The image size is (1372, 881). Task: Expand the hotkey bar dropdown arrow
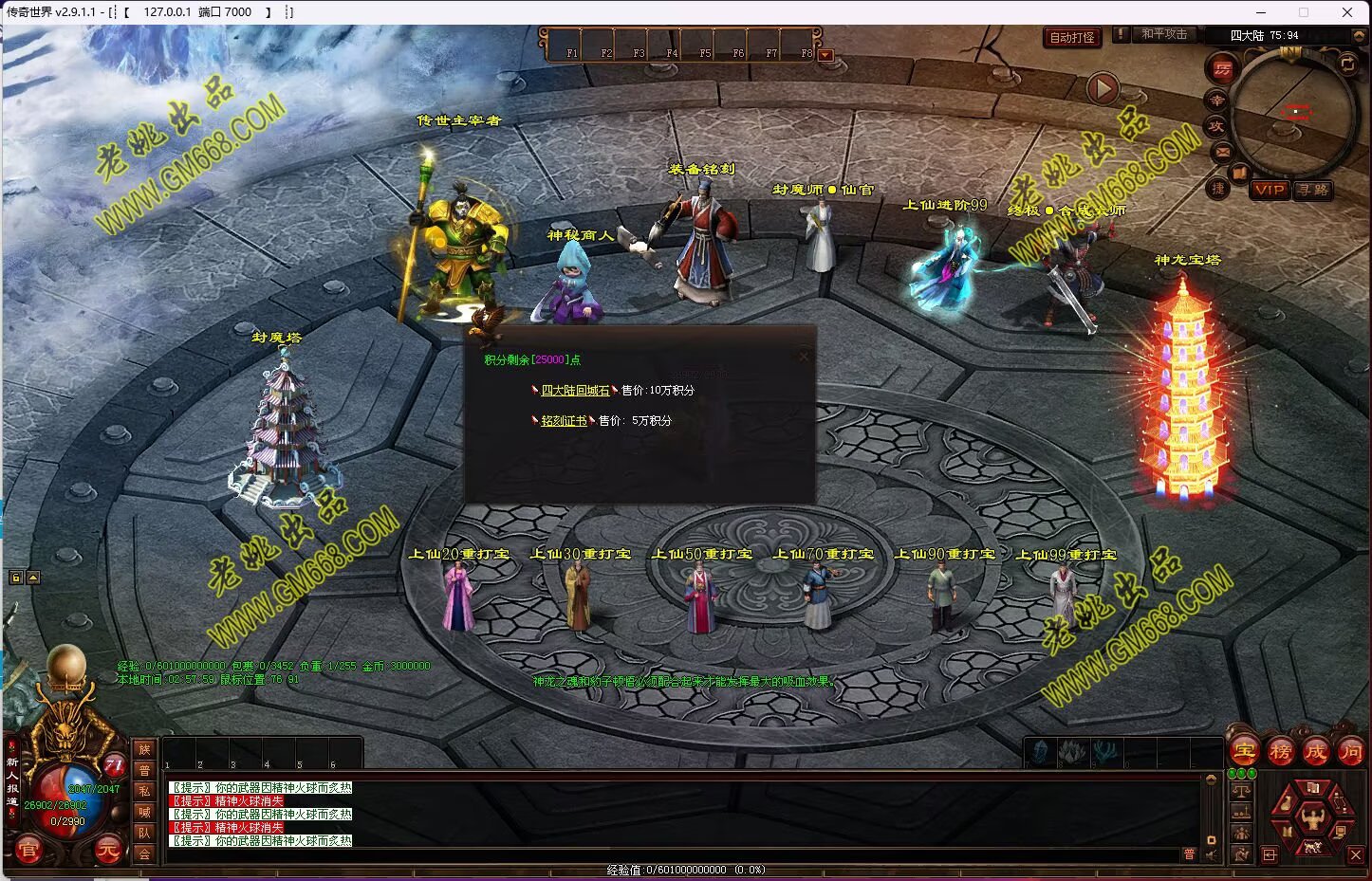825,55
